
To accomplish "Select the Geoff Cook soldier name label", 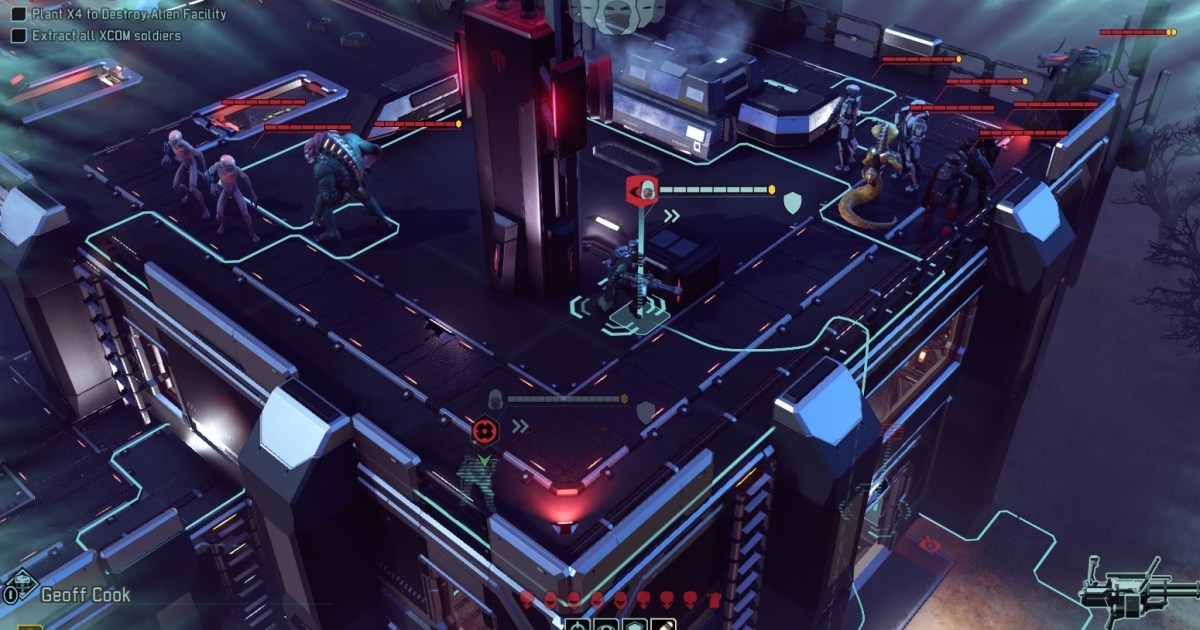I will (x=86, y=595).
